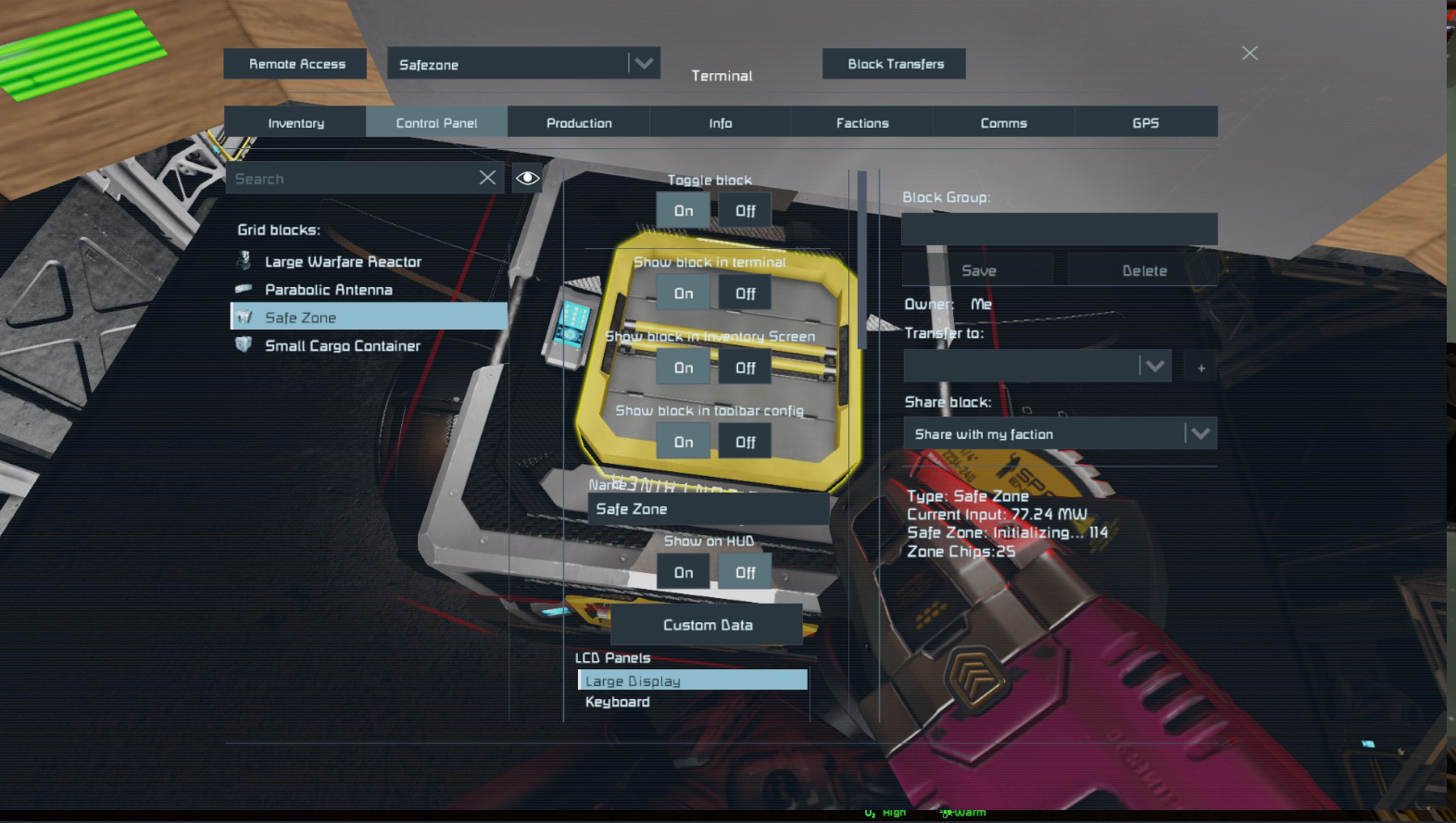Select Keyboard in LCD Panels list
Viewport: 1456px width, 823px height.
click(618, 702)
